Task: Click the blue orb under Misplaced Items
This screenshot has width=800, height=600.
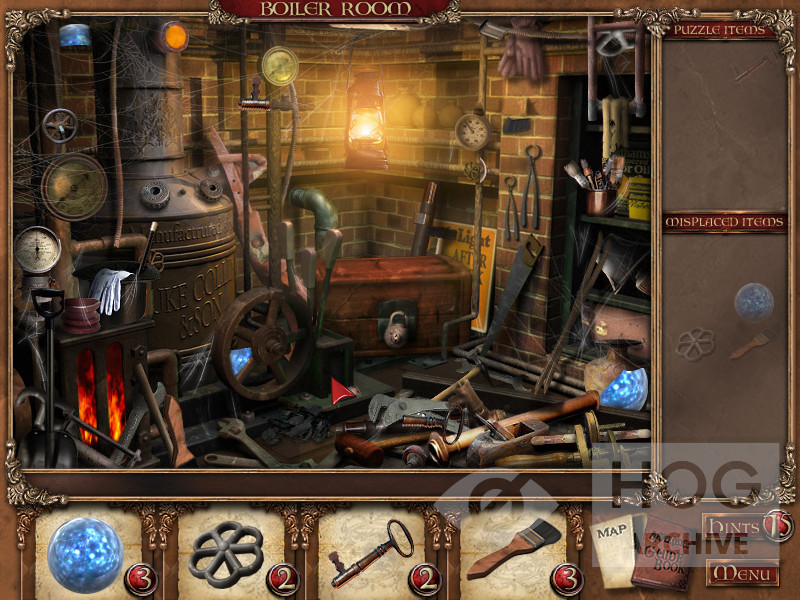Action: 753,301
